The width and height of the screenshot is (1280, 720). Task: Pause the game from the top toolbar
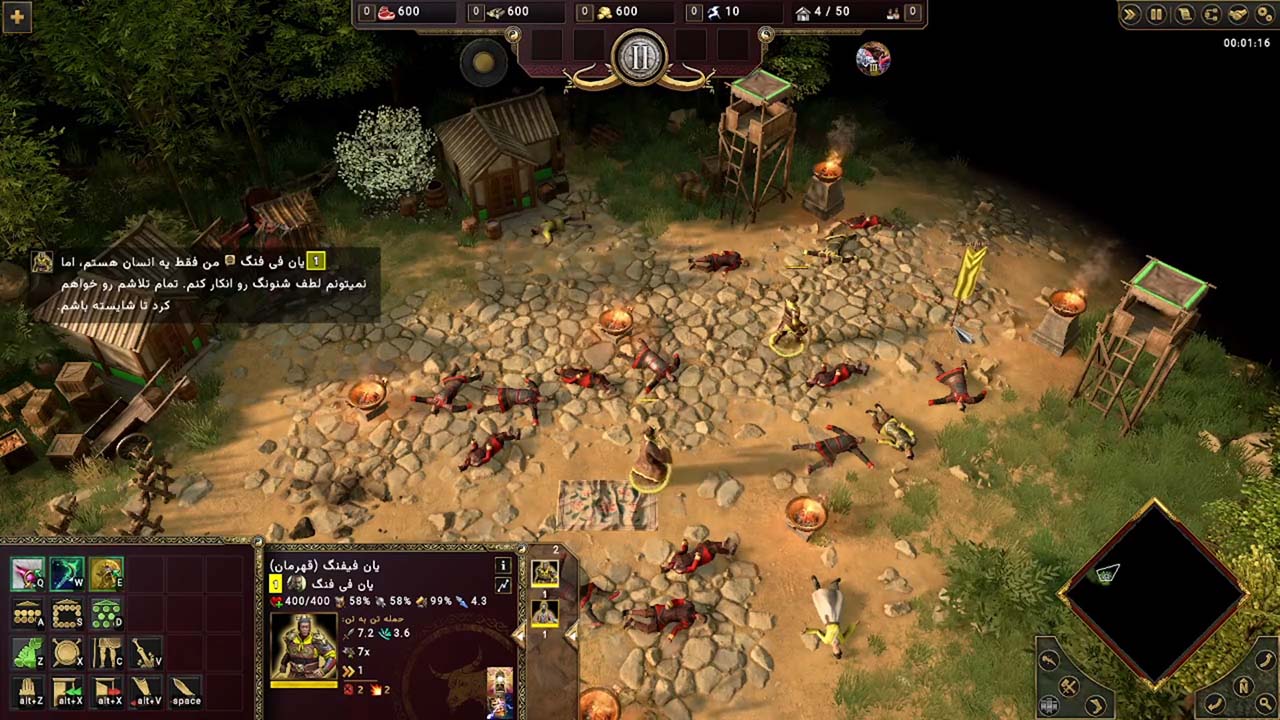coord(1156,15)
